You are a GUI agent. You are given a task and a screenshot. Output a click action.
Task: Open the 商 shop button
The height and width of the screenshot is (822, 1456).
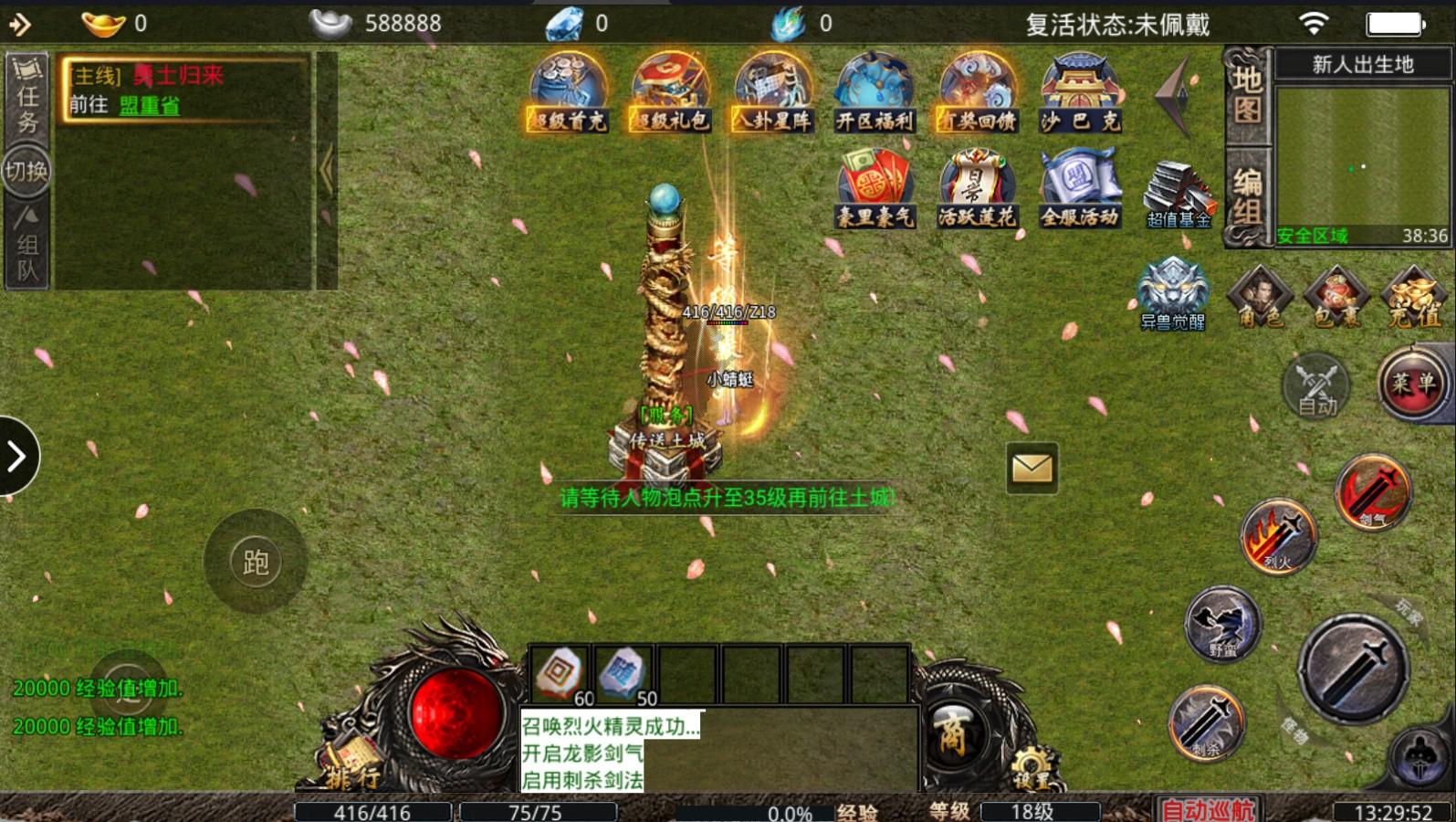953,733
